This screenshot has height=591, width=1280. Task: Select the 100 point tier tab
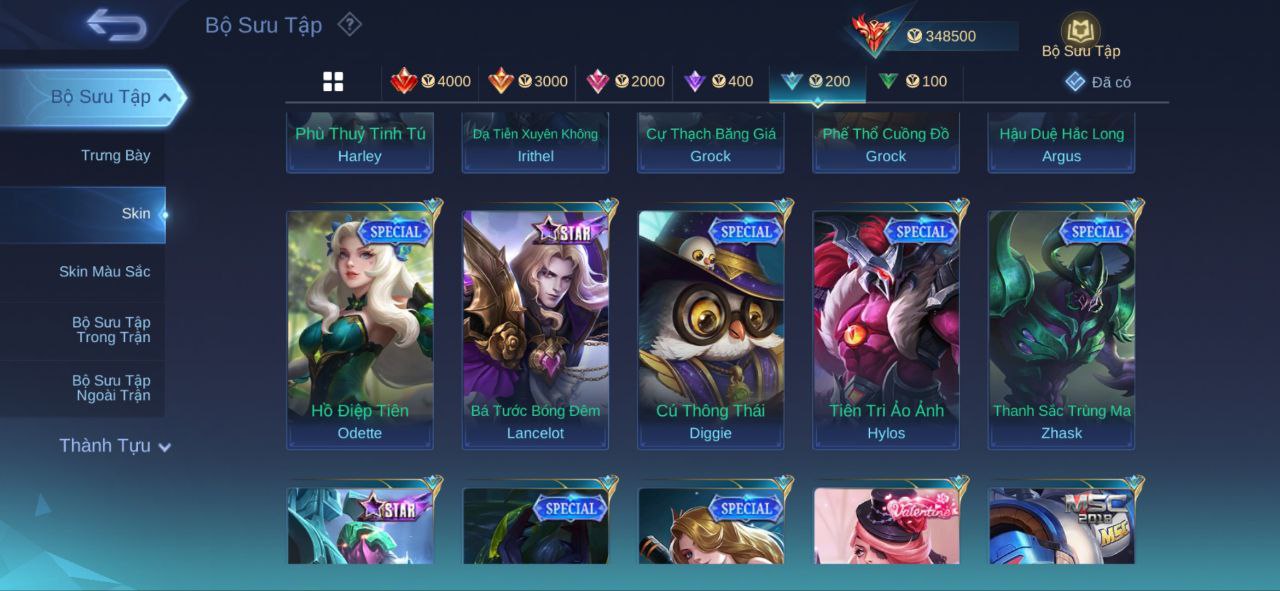(x=913, y=82)
